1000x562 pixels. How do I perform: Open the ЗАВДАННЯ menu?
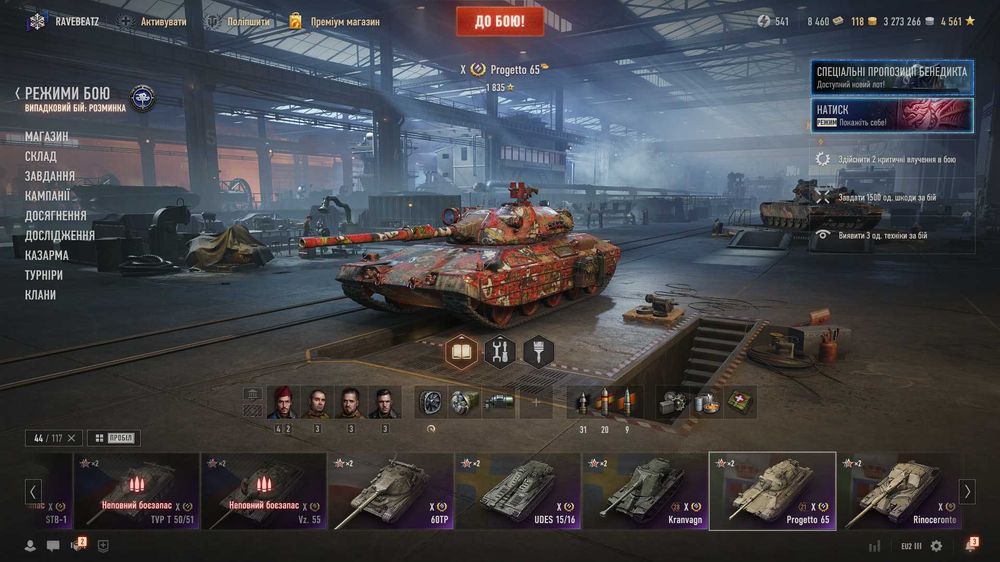click(x=50, y=176)
